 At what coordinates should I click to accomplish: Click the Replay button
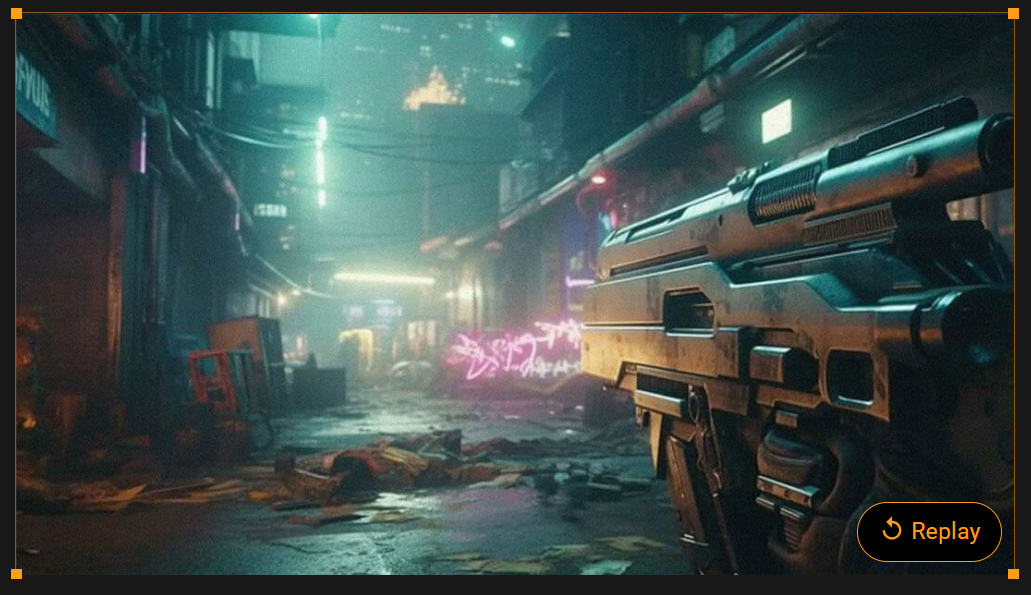tap(929, 531)
